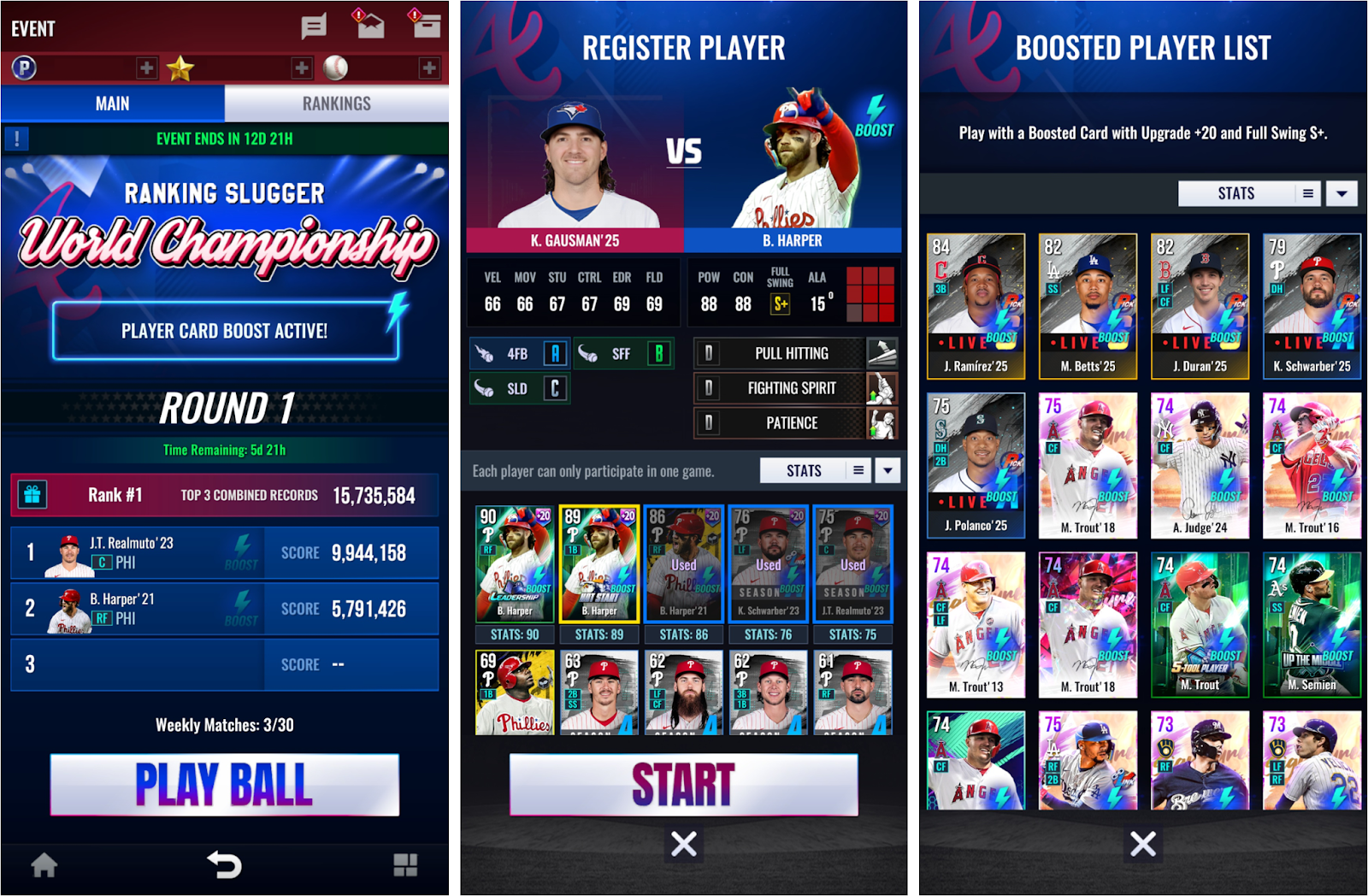Choose the 90-rated B. Harper card
Image resolution: width=1368 pixels, height=896 pixels.
tap(514, 564)
